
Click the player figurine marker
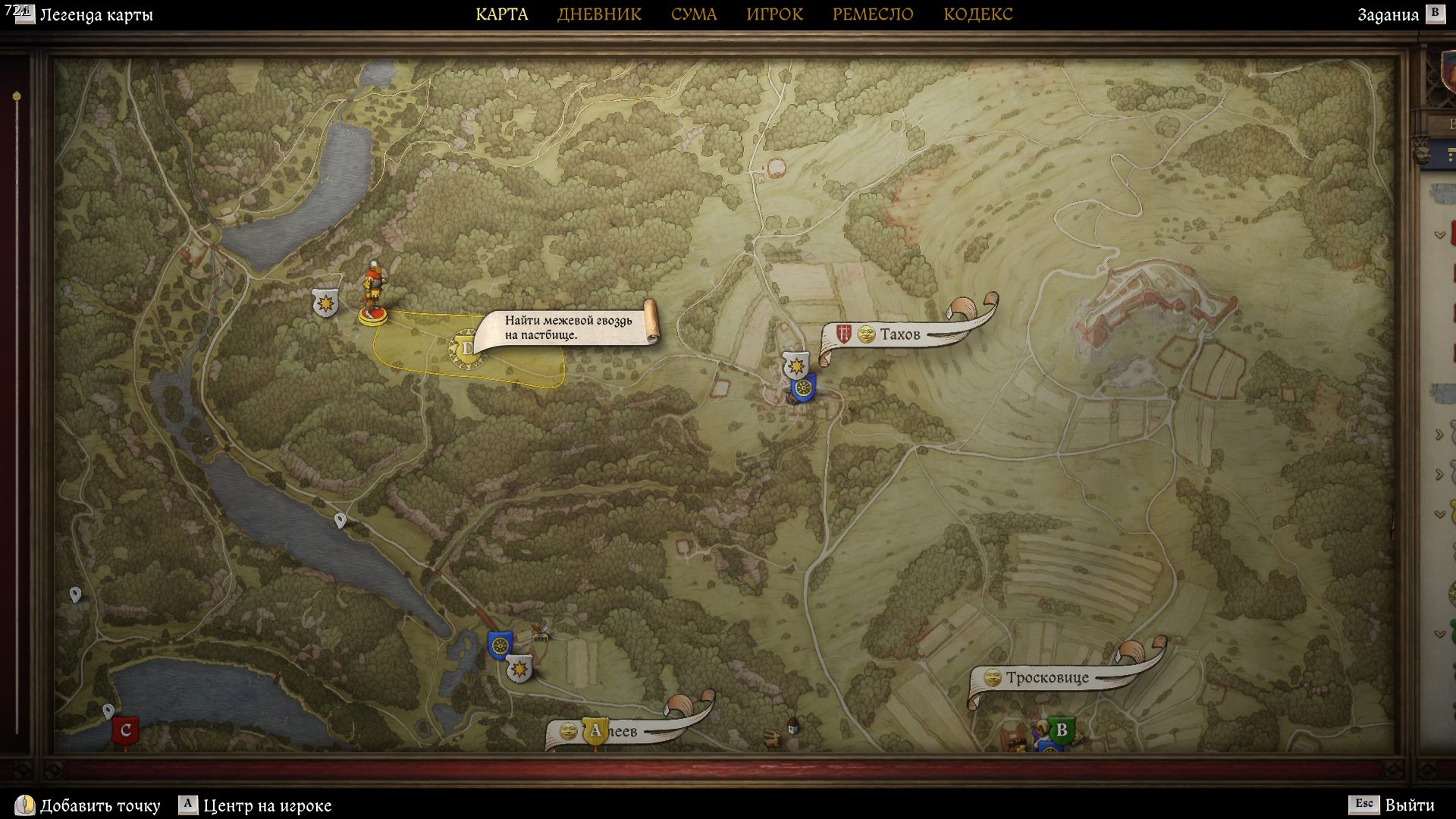point(372,293)
